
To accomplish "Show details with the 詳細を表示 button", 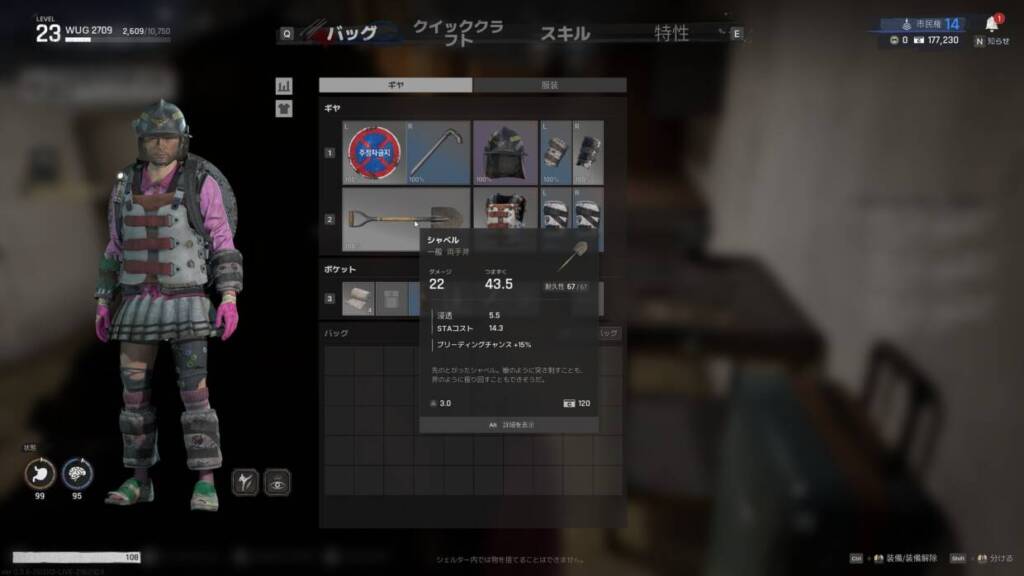I will pyautogui.click(x=509, y=425).
